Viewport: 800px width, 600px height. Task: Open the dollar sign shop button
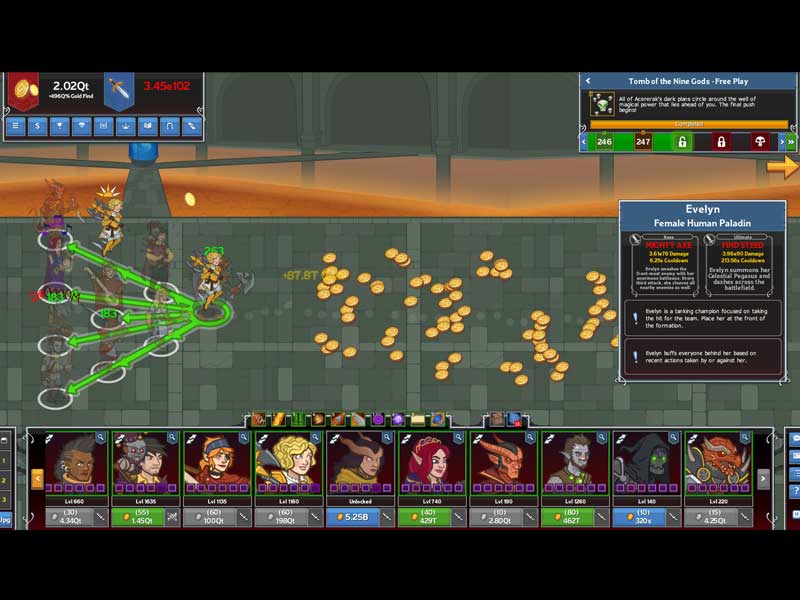[x=38, y=126]
